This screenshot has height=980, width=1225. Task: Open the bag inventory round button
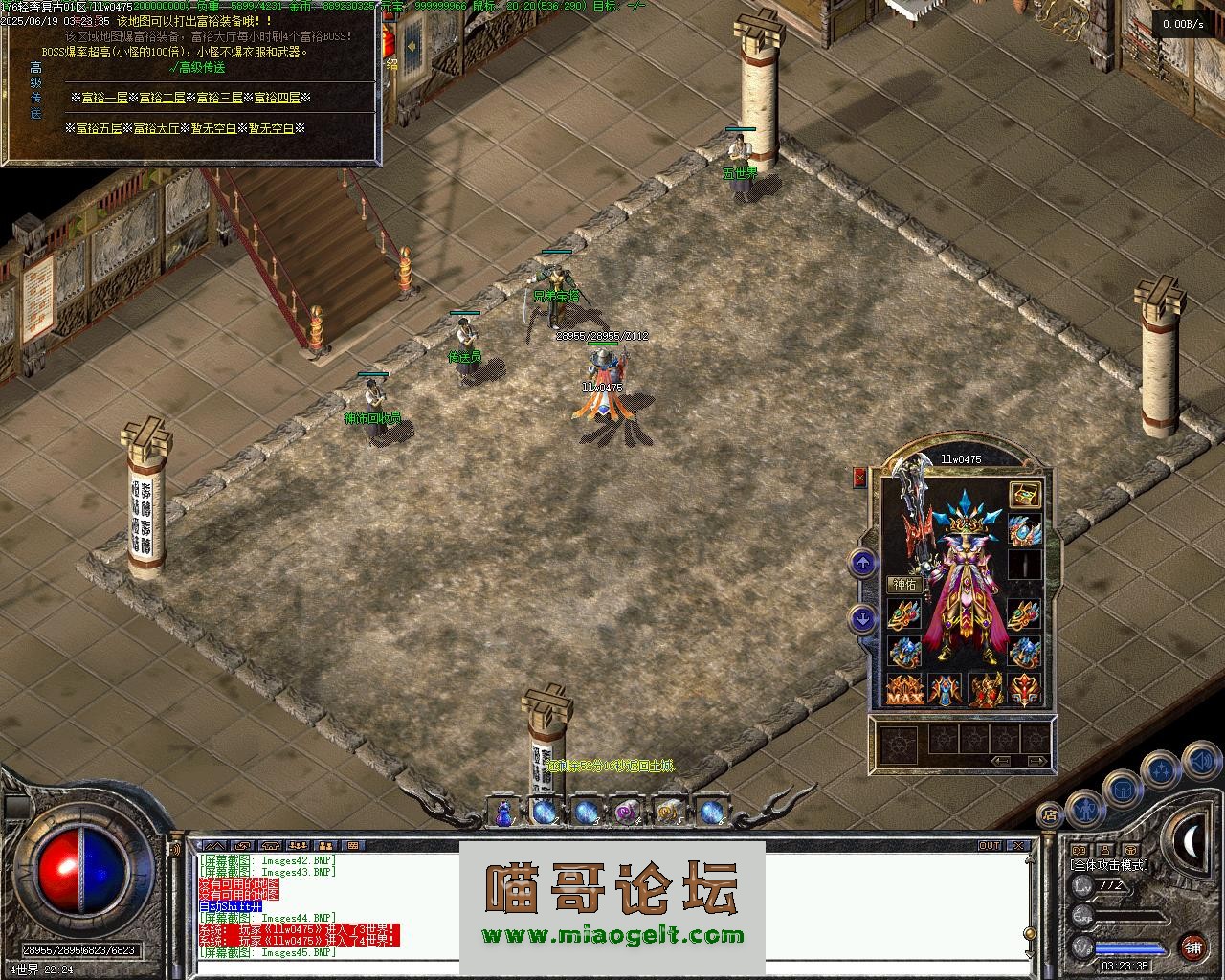(x=1121, y=791)
